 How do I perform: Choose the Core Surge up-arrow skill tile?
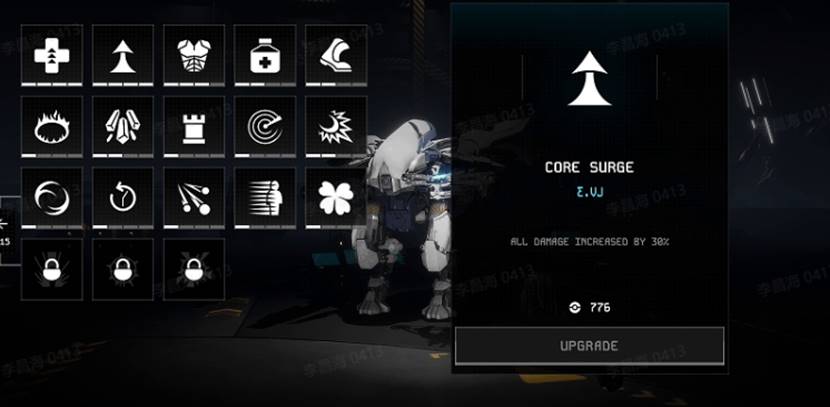[x=123, y=55]
